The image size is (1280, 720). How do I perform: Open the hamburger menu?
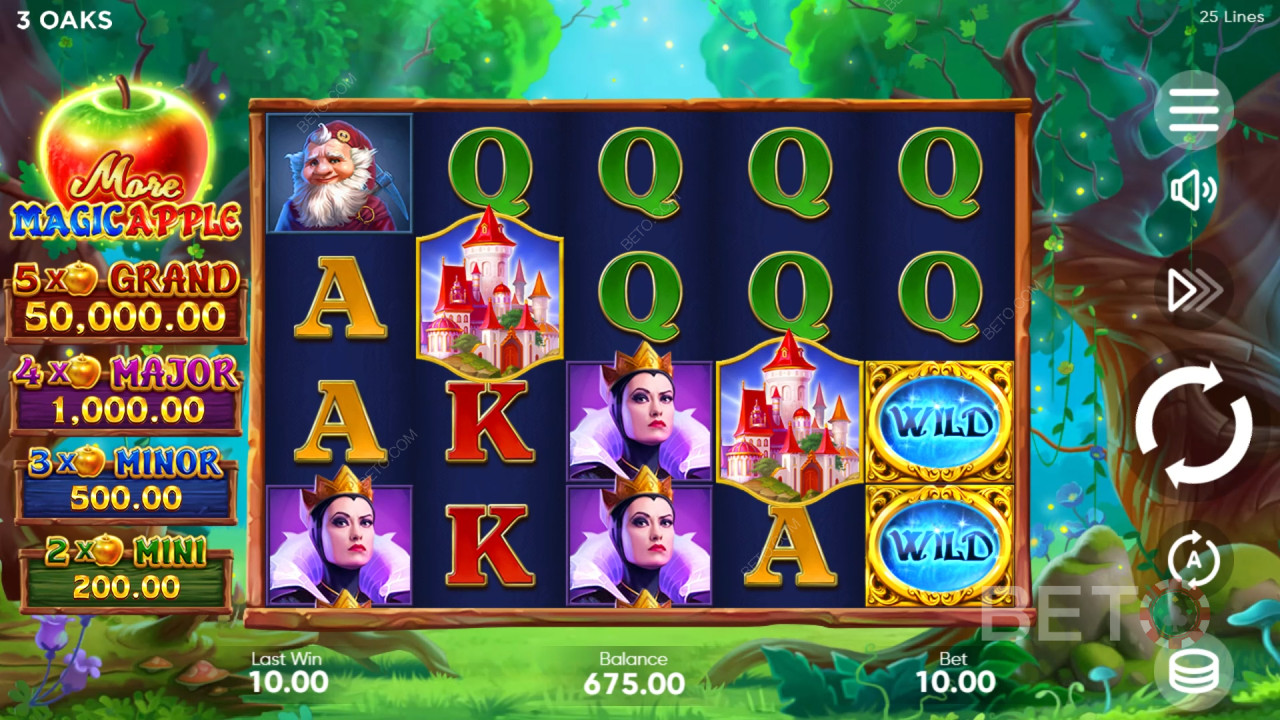click(x=1193, y=110)
